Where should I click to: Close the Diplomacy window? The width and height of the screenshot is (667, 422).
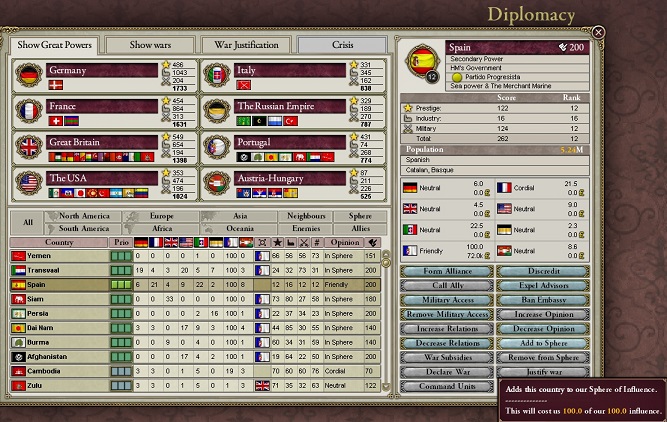click(598, 33)
